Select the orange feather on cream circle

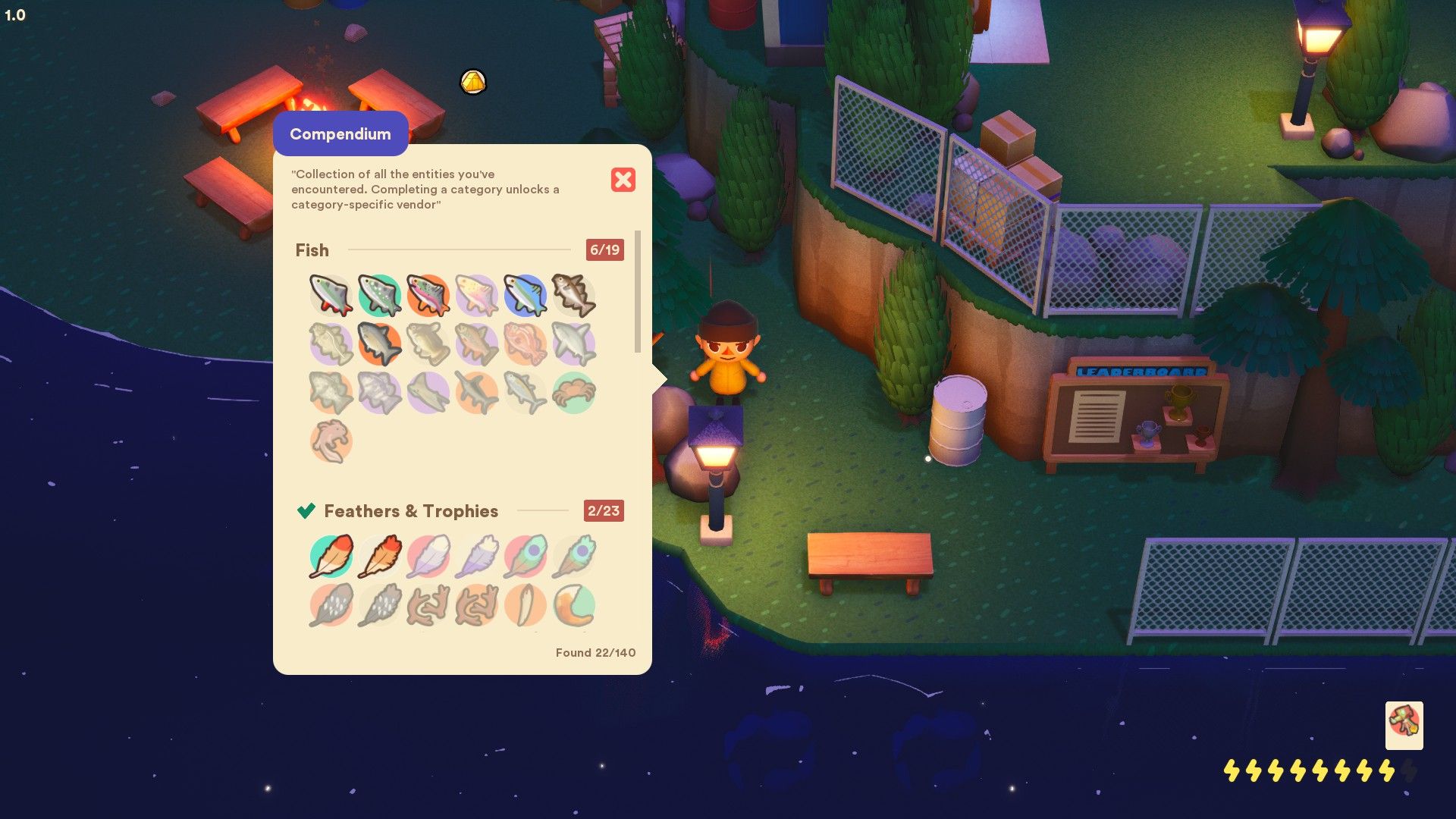[x=380, y=556]
